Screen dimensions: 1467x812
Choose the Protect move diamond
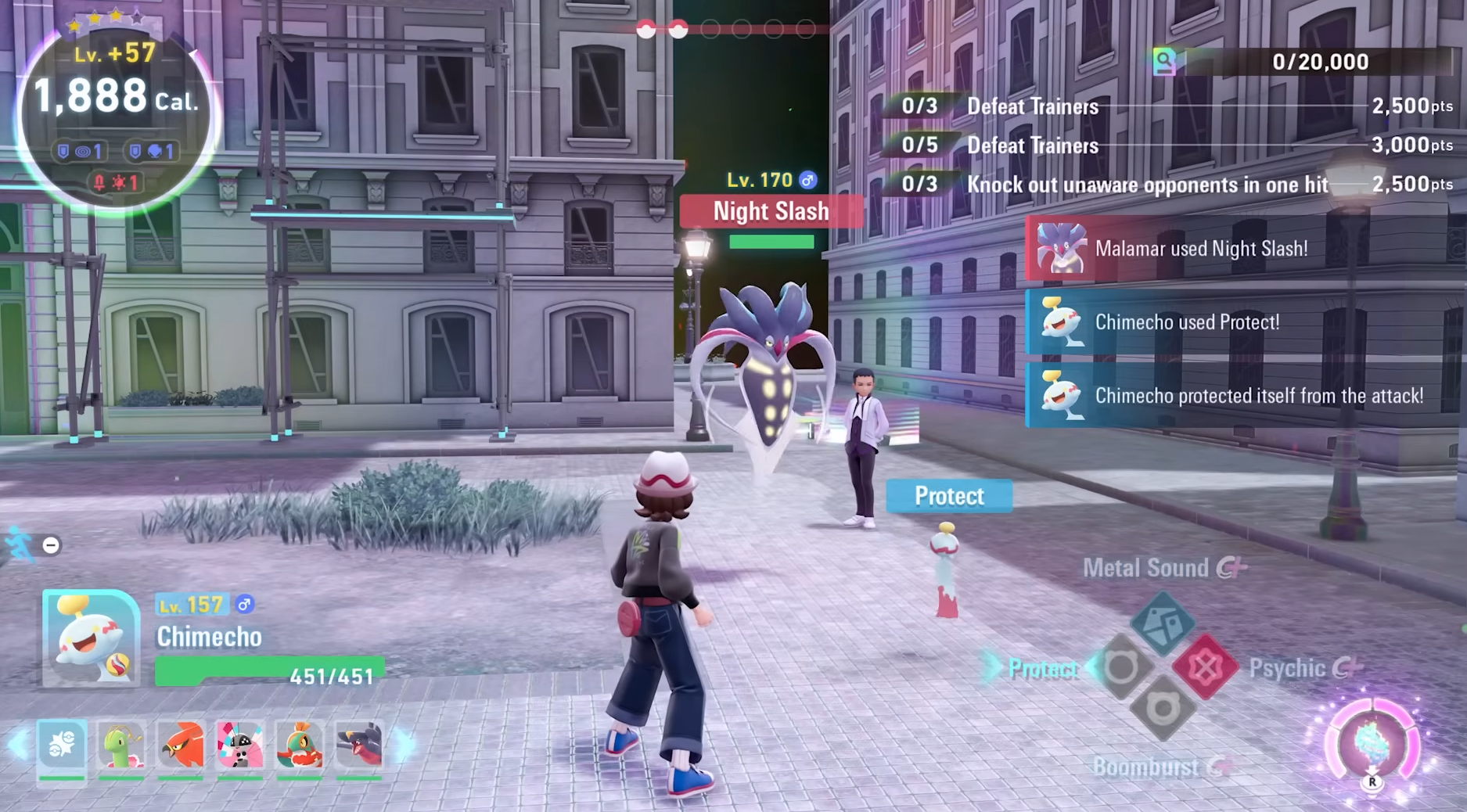point(1121,667)
